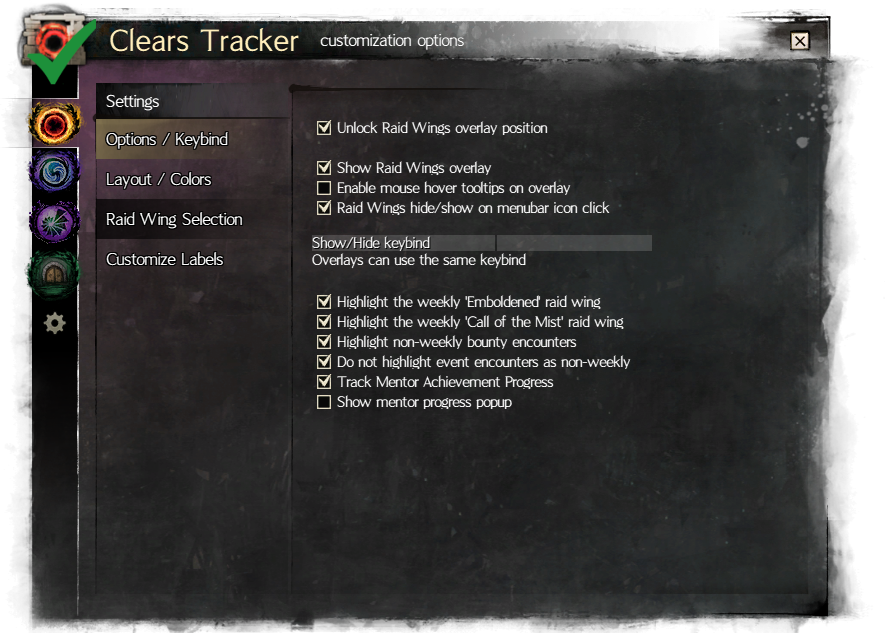Click the Show/Hide keybind field
The image size is (885, 633).
pyautogui.click(x=574, y=243)
